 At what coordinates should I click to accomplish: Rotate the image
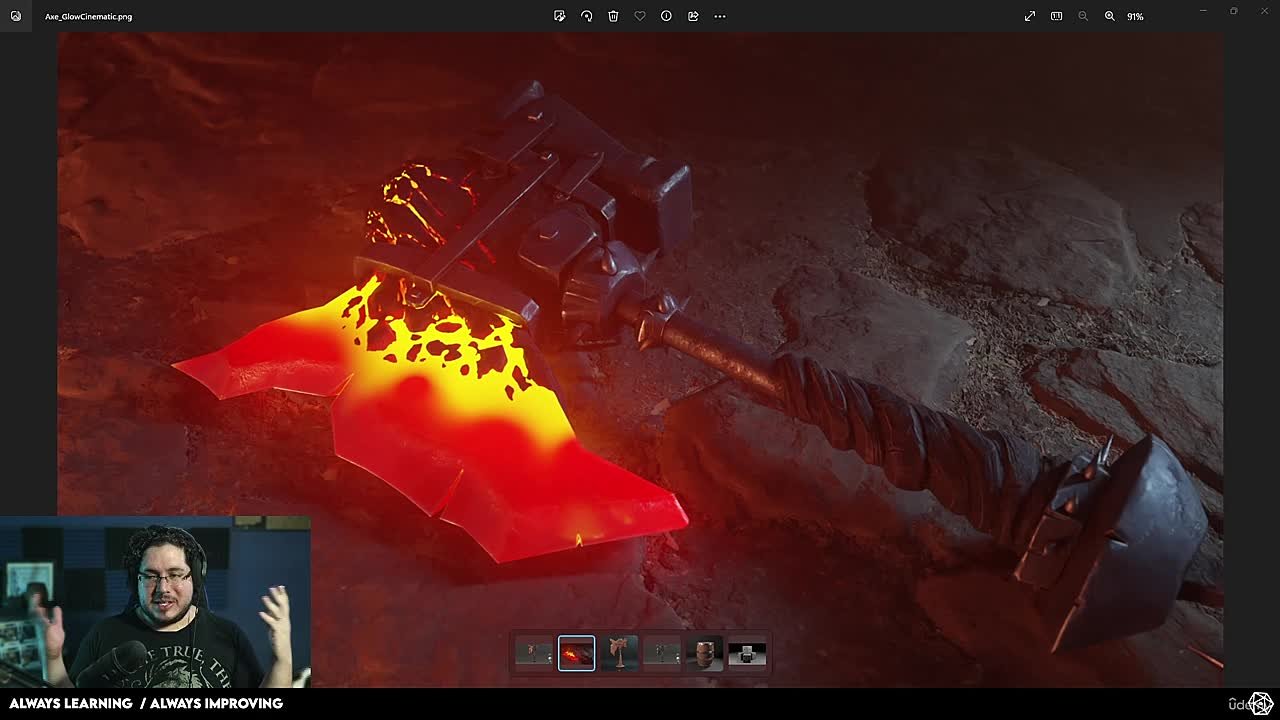(587, 16)
